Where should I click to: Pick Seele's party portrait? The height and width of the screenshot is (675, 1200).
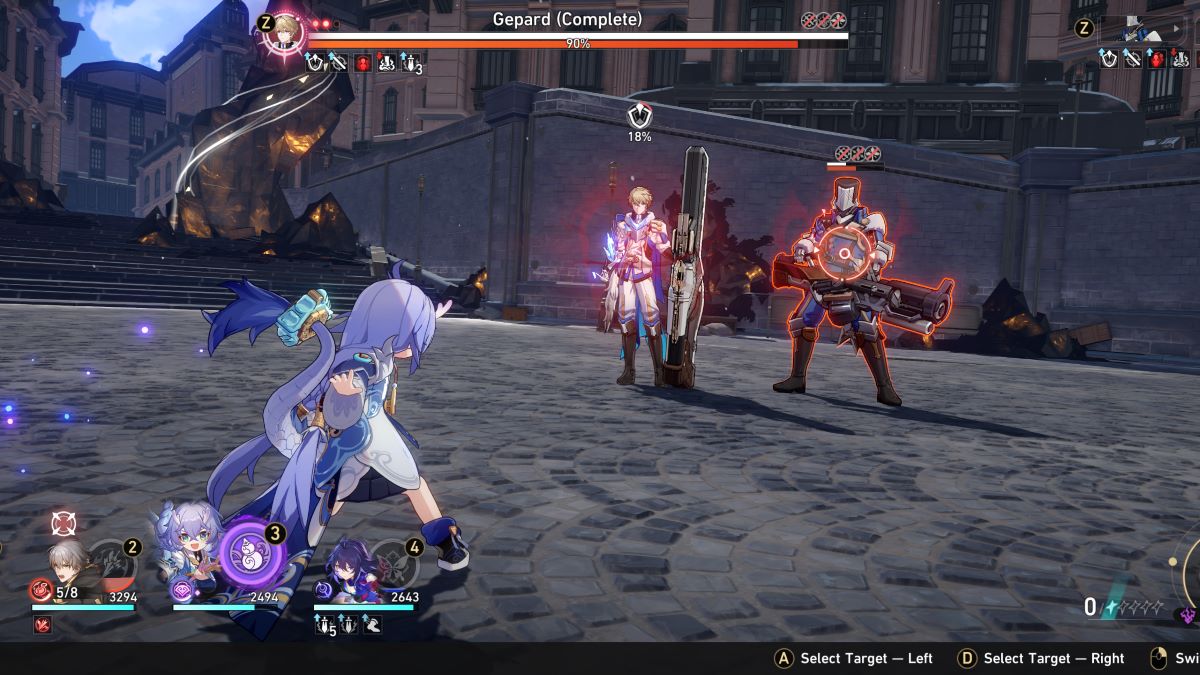pyautogui.click(x=343, y=565)
